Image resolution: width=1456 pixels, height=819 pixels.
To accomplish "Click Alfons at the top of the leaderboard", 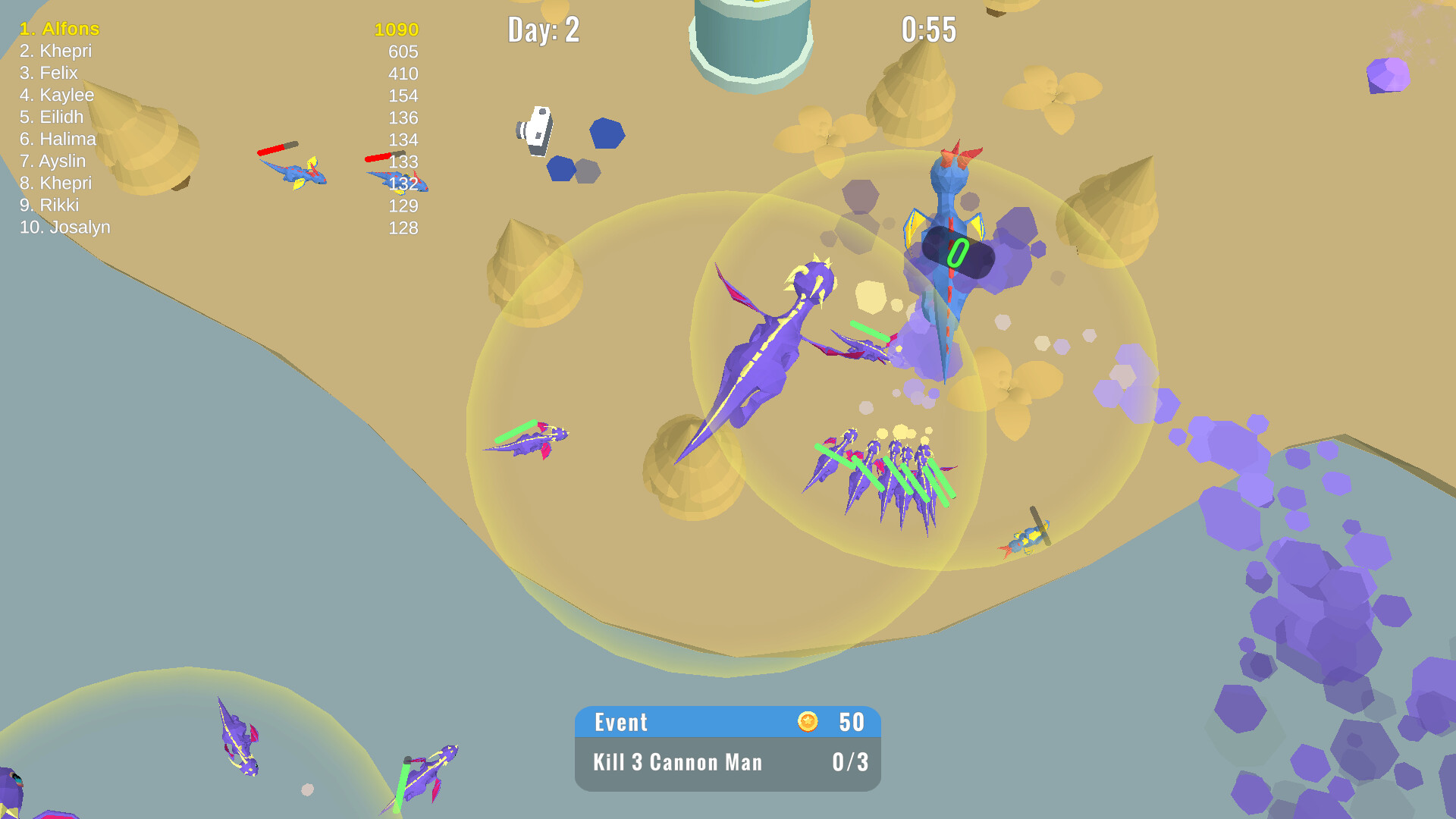I will [59, 30].
